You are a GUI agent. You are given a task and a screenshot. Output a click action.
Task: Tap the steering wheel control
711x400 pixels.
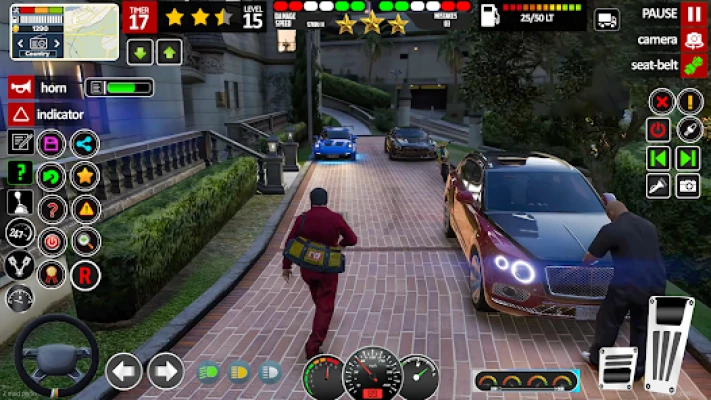(x=55, y=357)
